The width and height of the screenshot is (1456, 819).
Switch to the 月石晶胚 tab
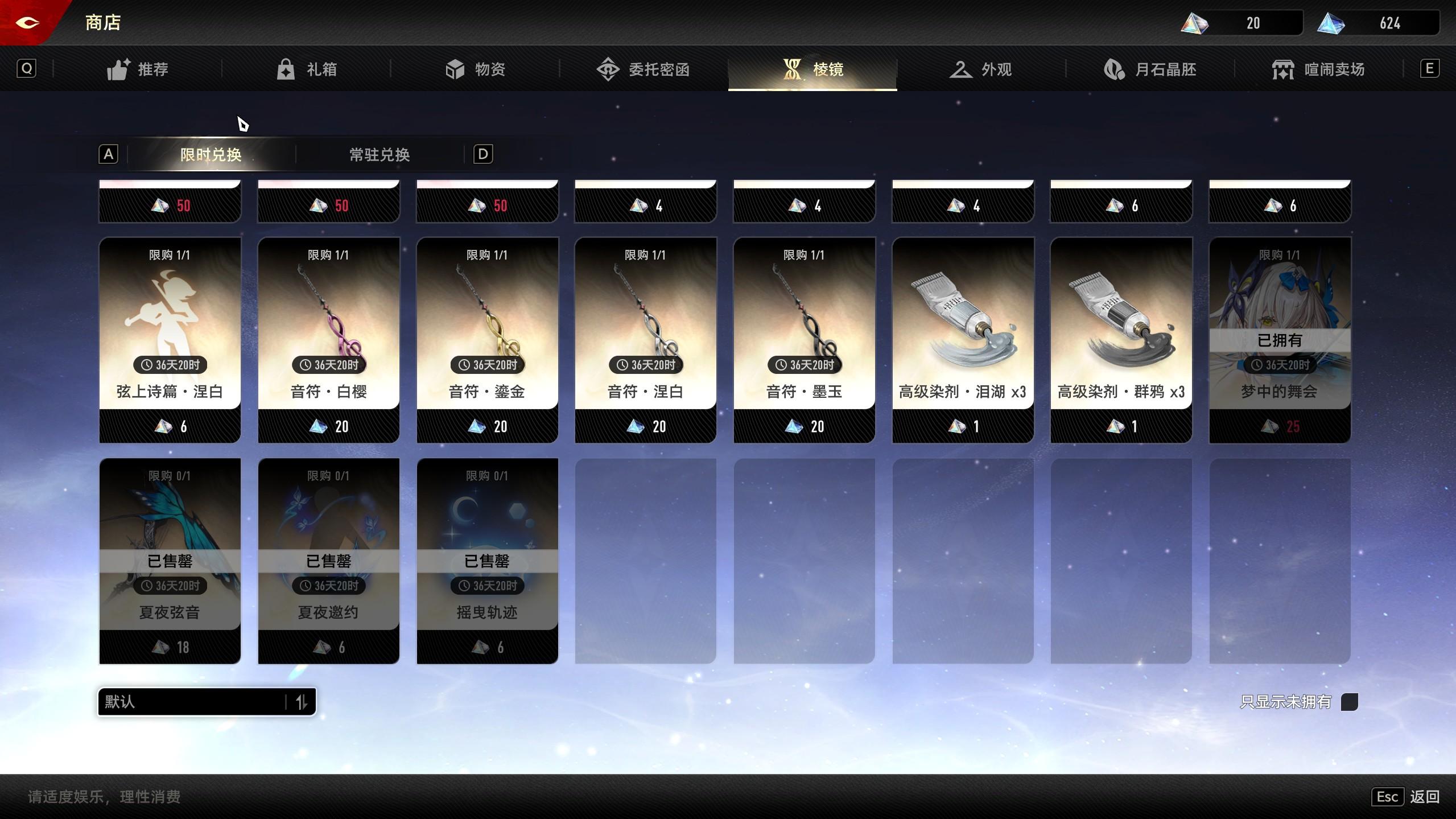pos(1150,69)
